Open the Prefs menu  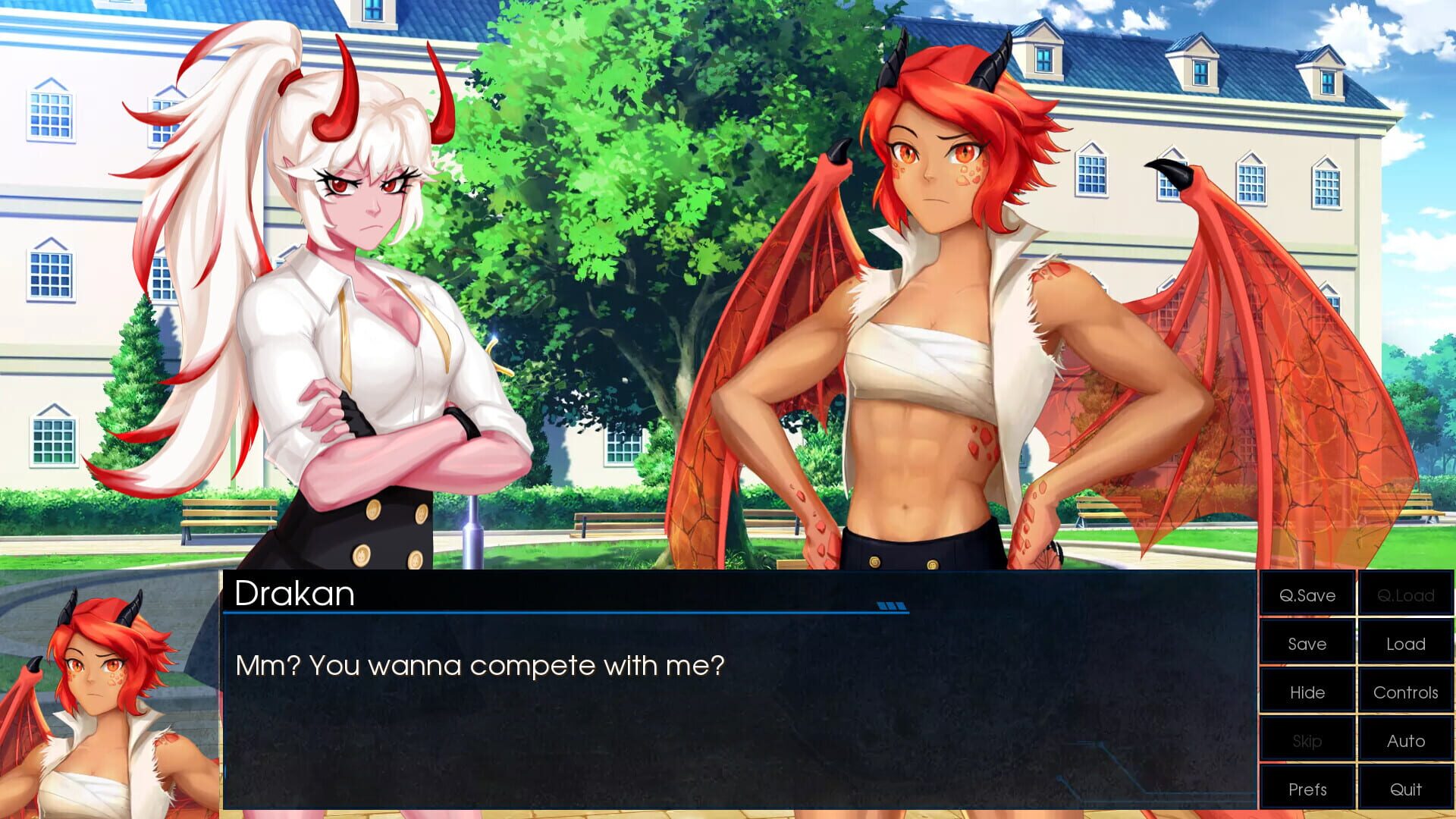pyautogui.click(x=1306, y=789)
